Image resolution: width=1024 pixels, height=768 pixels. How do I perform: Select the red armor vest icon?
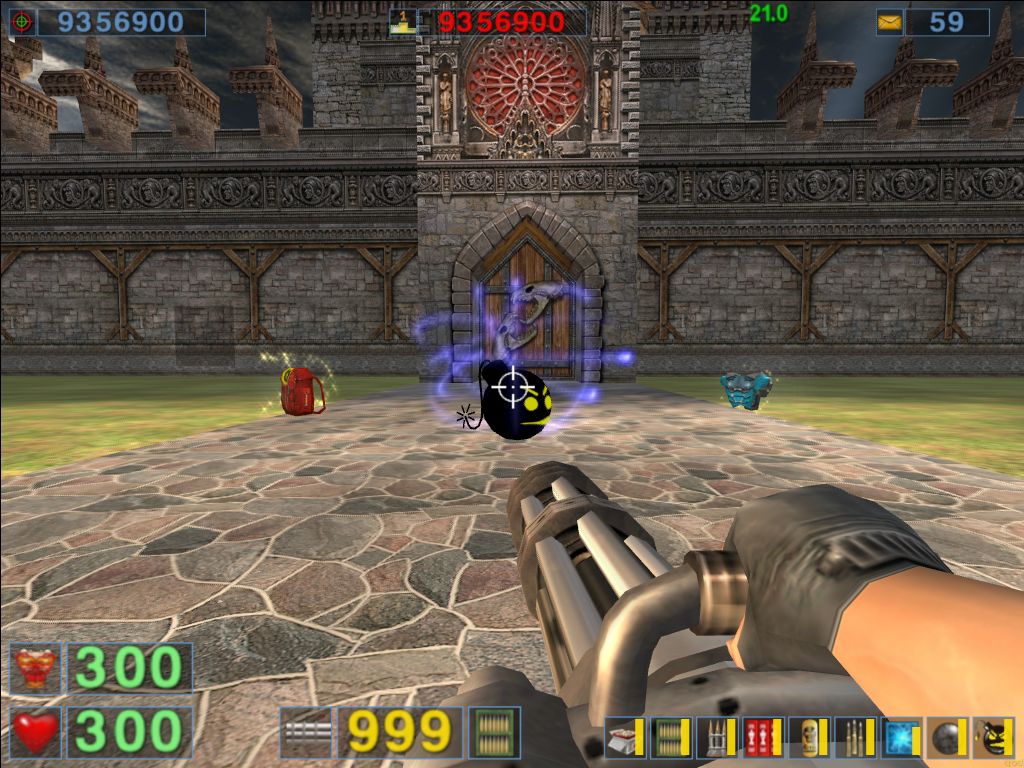point(36,669)
